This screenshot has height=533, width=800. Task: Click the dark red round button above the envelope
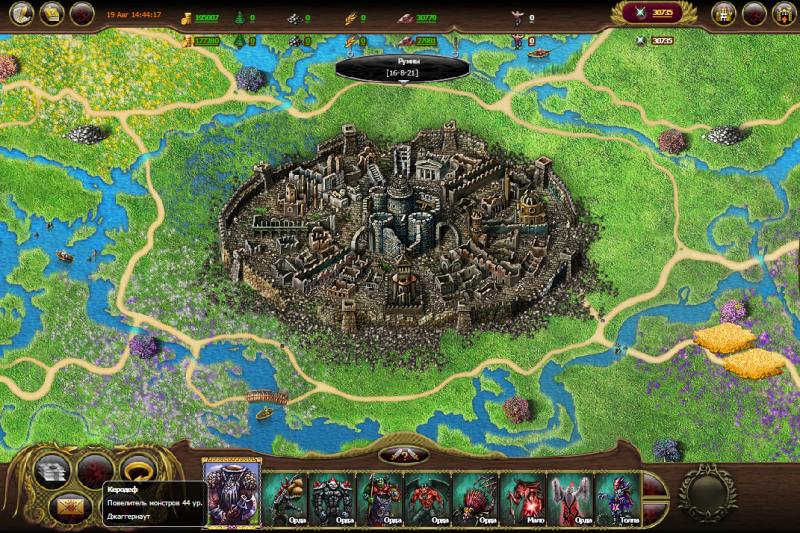[x=93, y=469]
